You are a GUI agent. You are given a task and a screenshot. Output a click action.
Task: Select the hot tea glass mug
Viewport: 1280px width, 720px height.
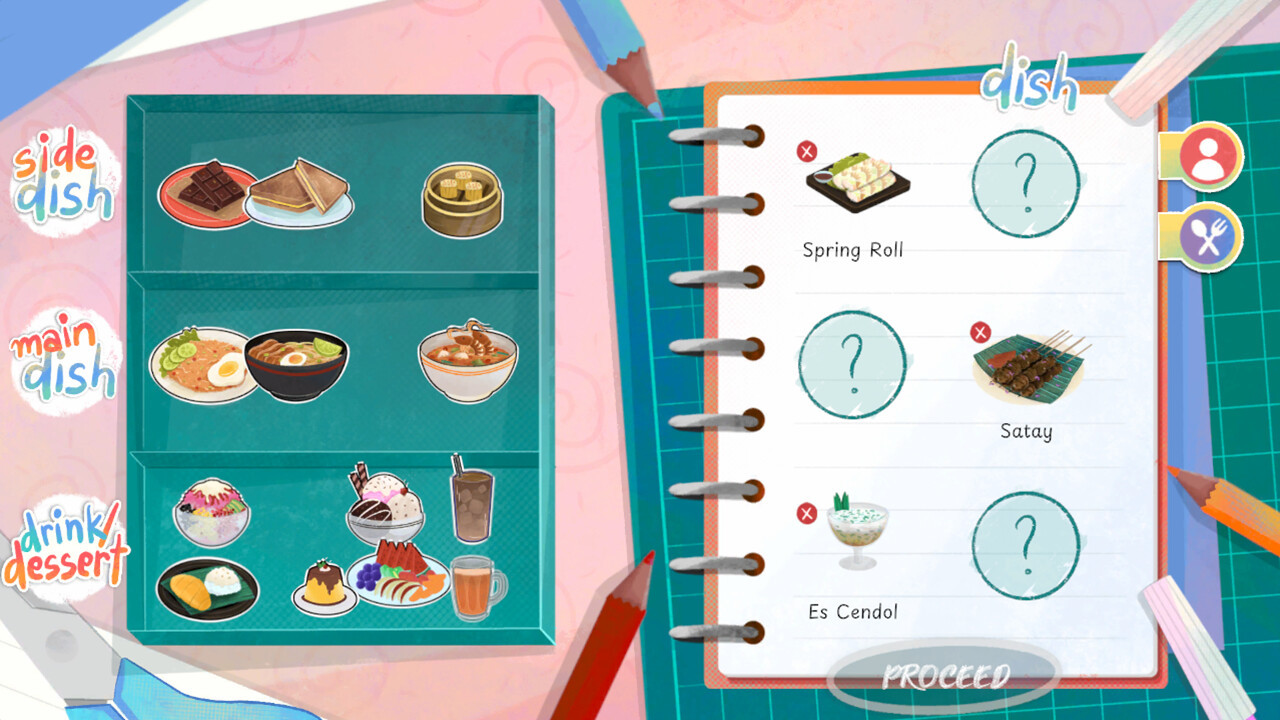(x=476, y=588)
